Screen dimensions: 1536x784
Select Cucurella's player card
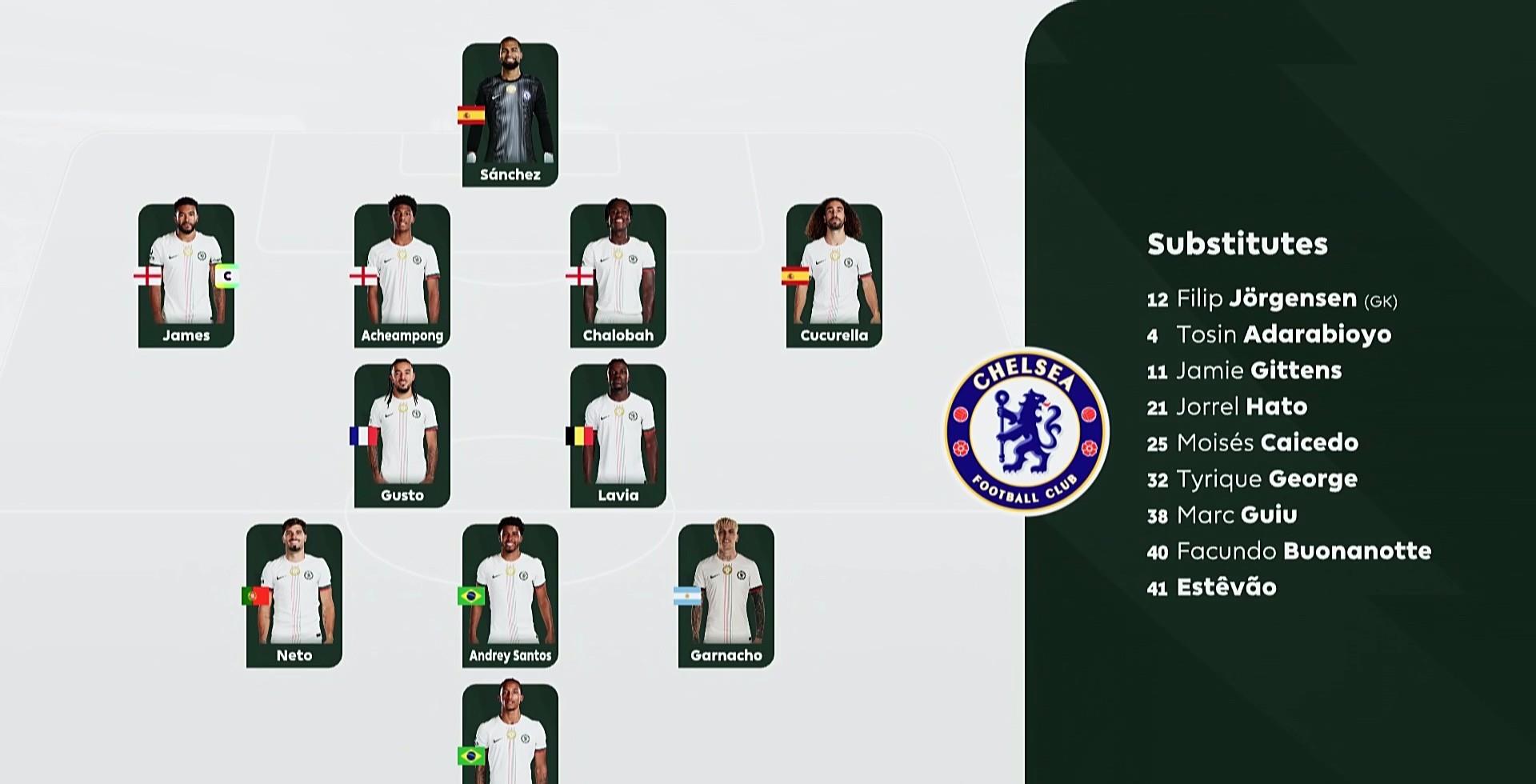pyautogui.click(x=834, y=275)
